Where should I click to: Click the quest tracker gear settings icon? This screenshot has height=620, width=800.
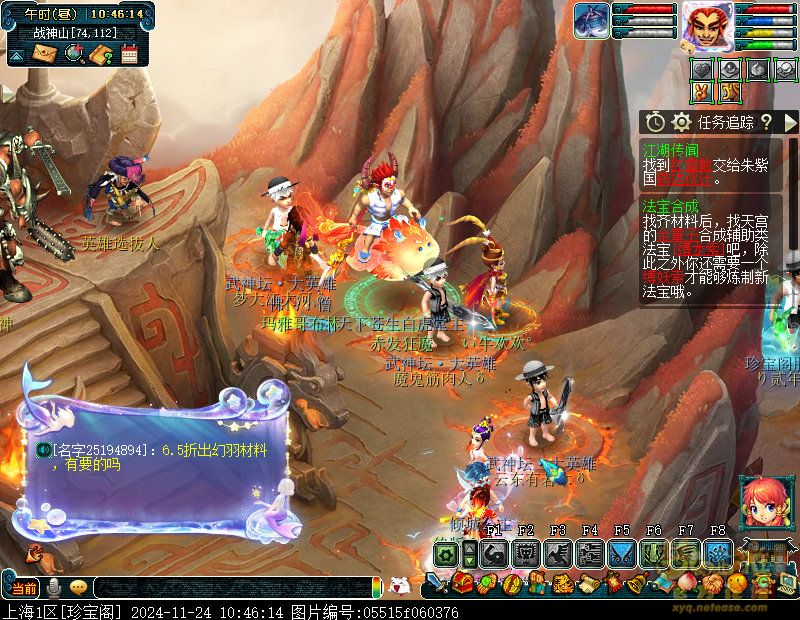[682, 122]
